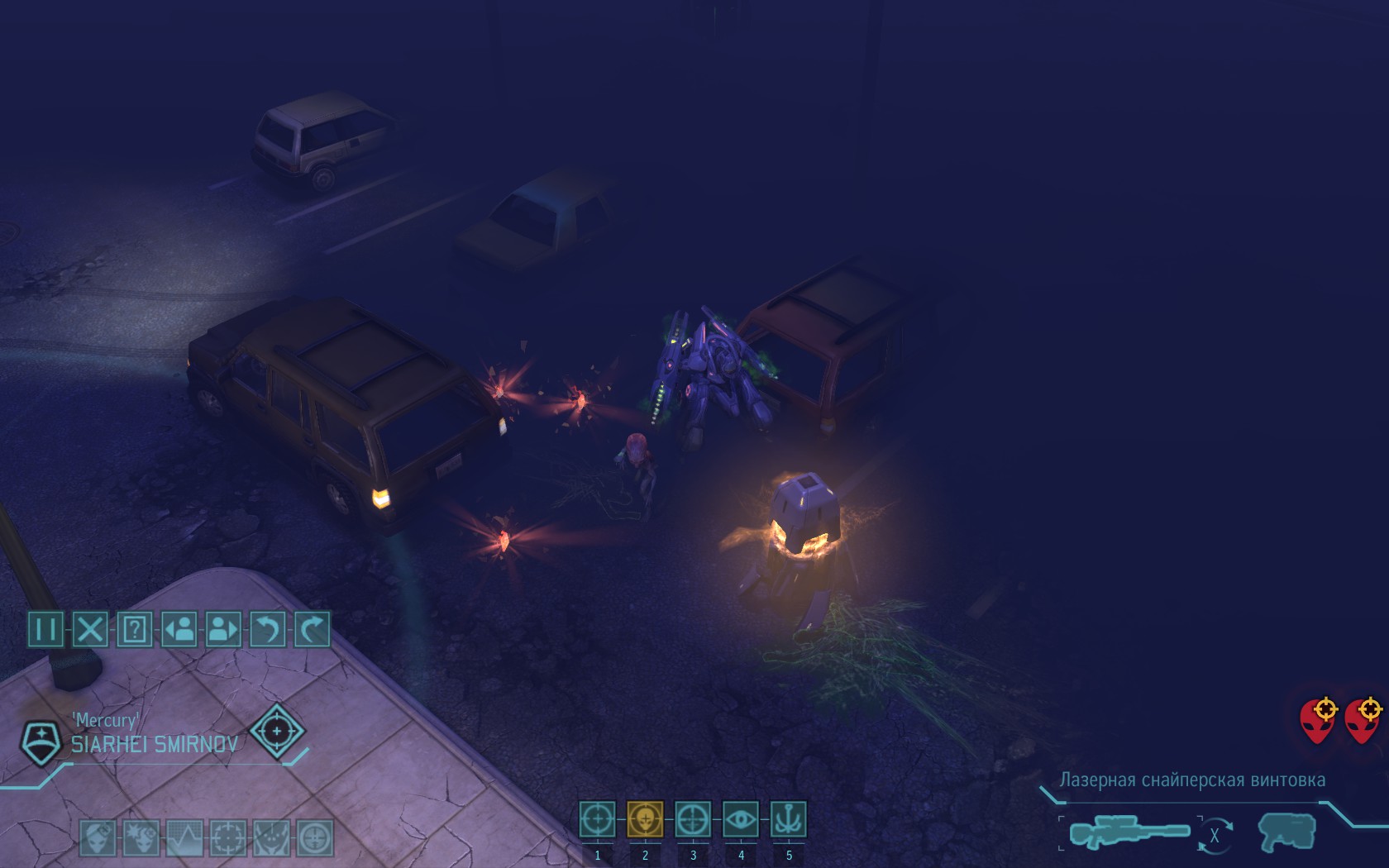Click the soldier rank badge beside Siarhei Smirnov
This screenshot has width=1389, height=868.
pos(41,741)
